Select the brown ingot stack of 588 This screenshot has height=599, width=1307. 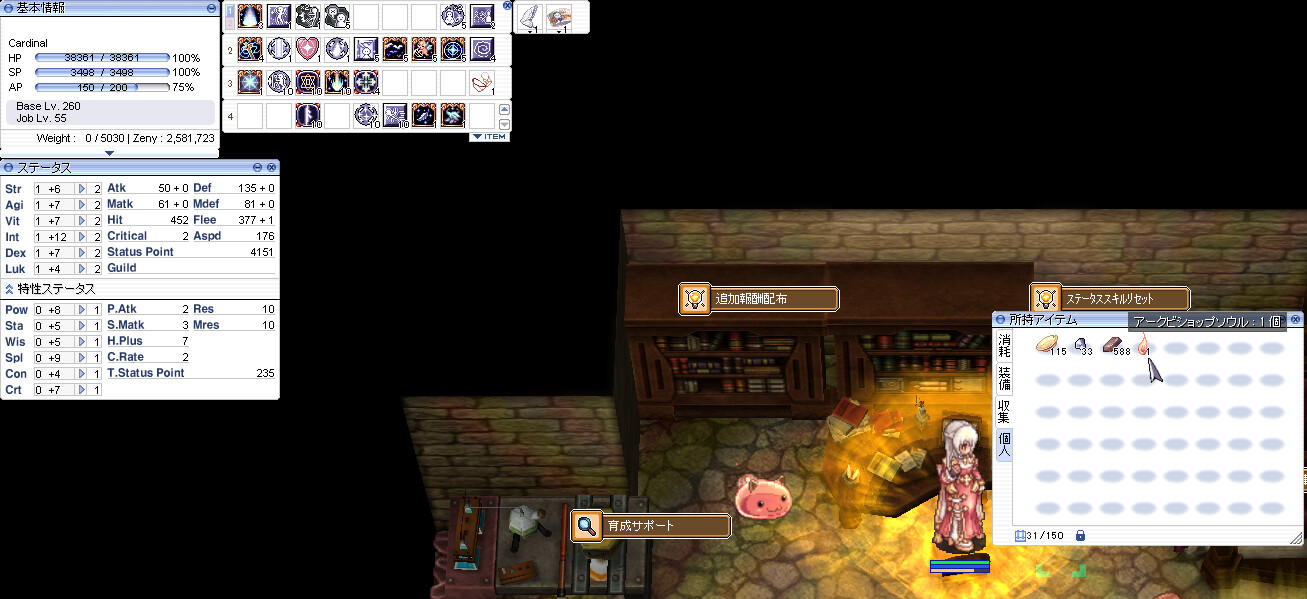[1112, 345]
